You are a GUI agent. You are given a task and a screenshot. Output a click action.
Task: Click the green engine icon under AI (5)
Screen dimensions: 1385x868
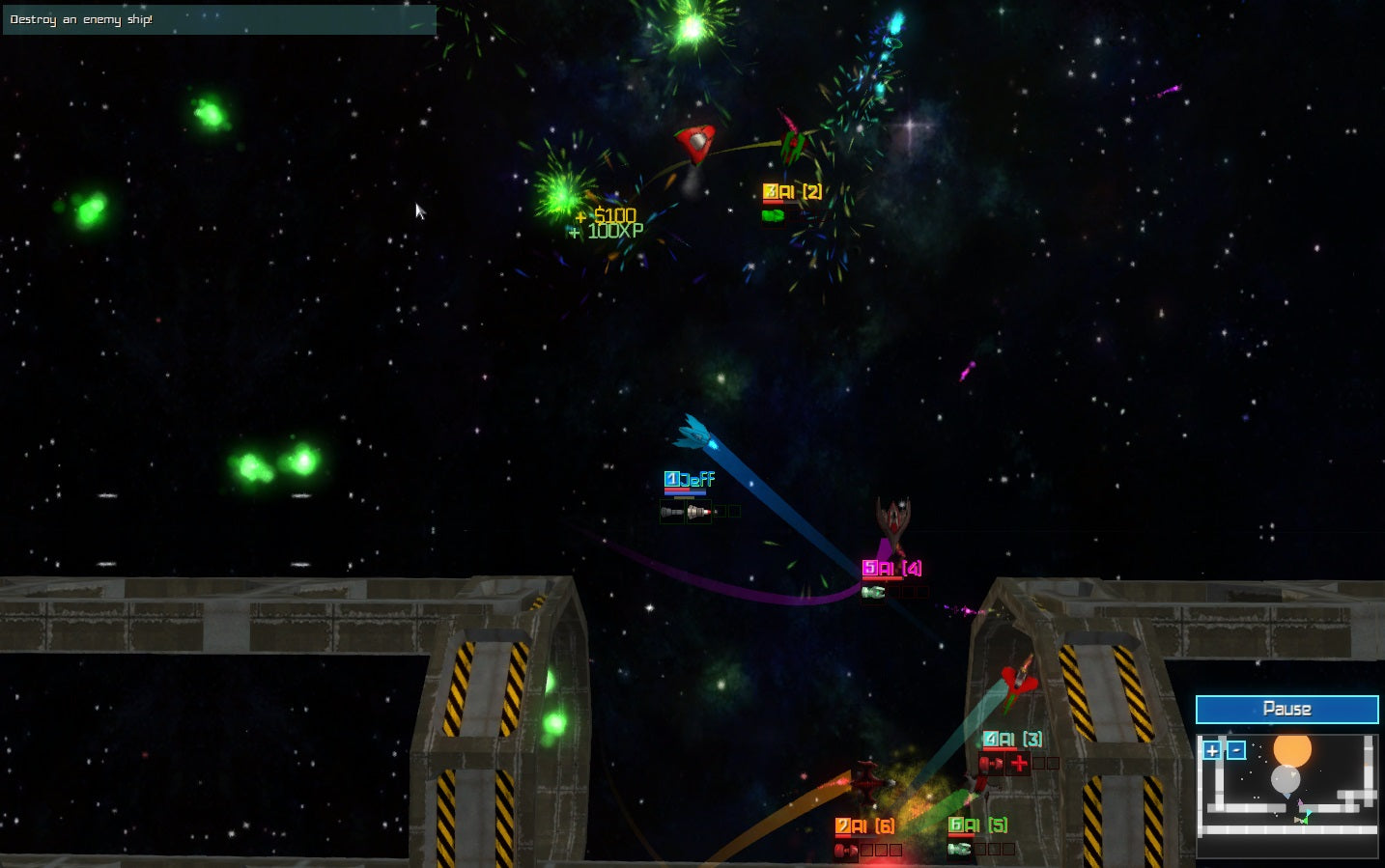(x=960, y=851)
